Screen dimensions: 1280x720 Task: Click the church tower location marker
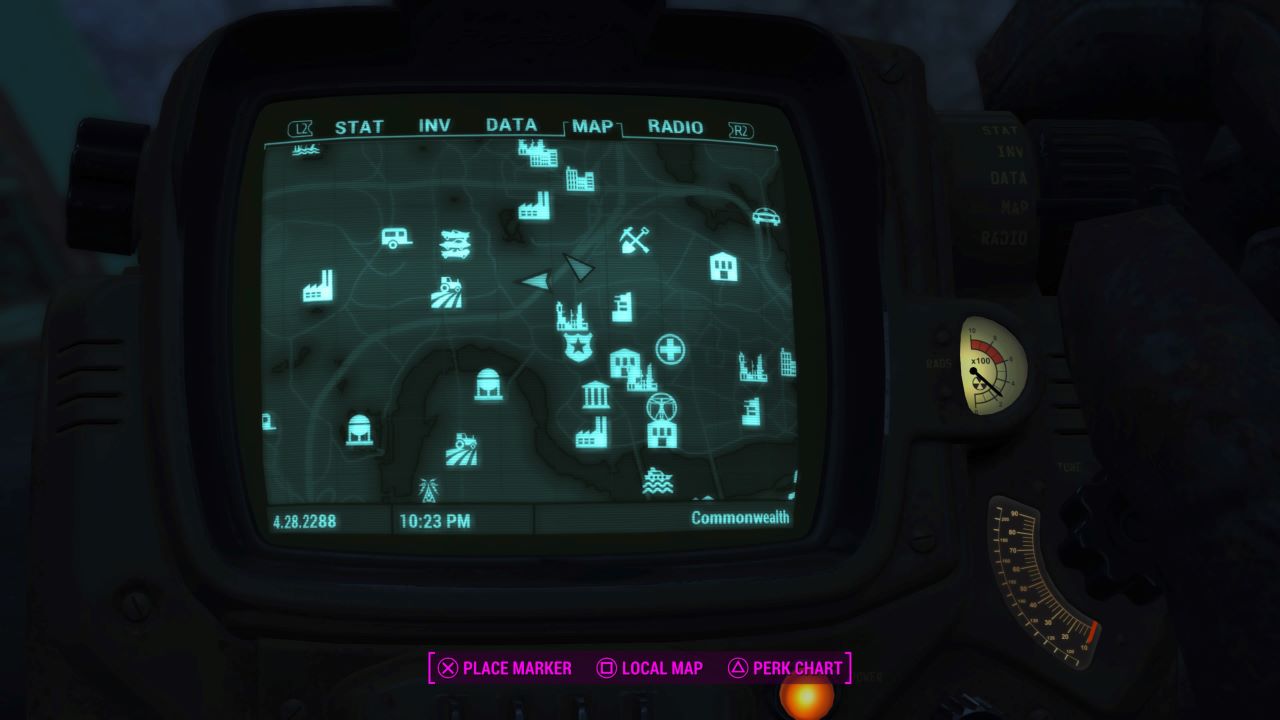(570, 320)
